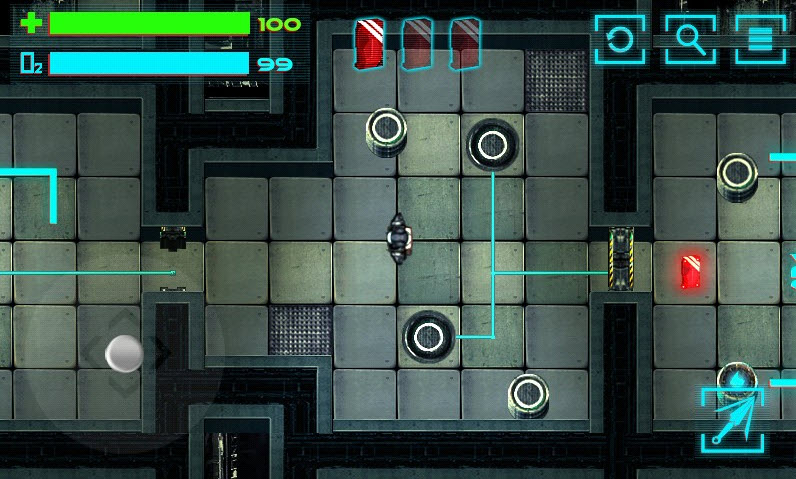The image size is (796, 479).
Task: Tap the circular arrow restart button
Action: tap(620, 39)
